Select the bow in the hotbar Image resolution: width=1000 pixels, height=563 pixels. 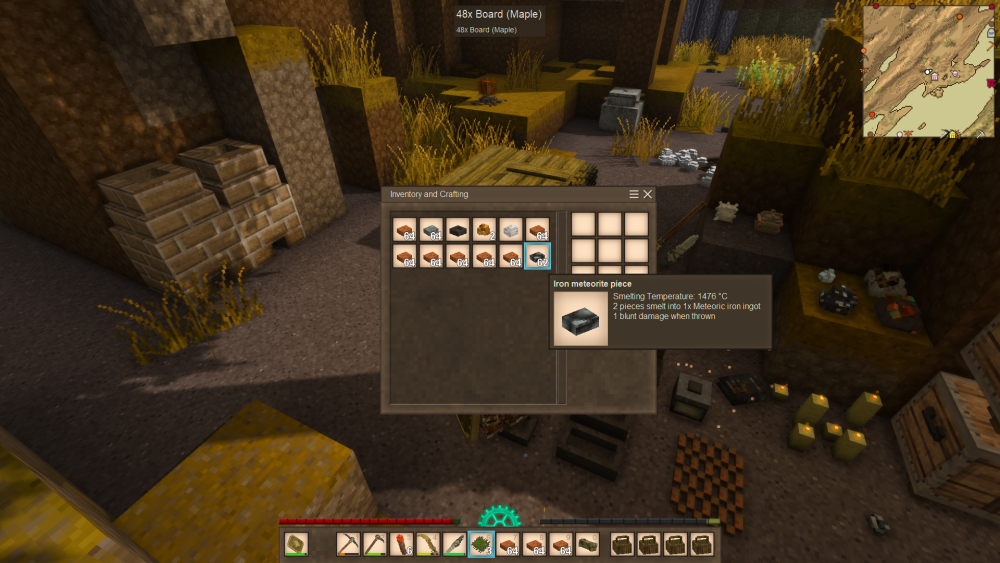[x=428, y=545]
